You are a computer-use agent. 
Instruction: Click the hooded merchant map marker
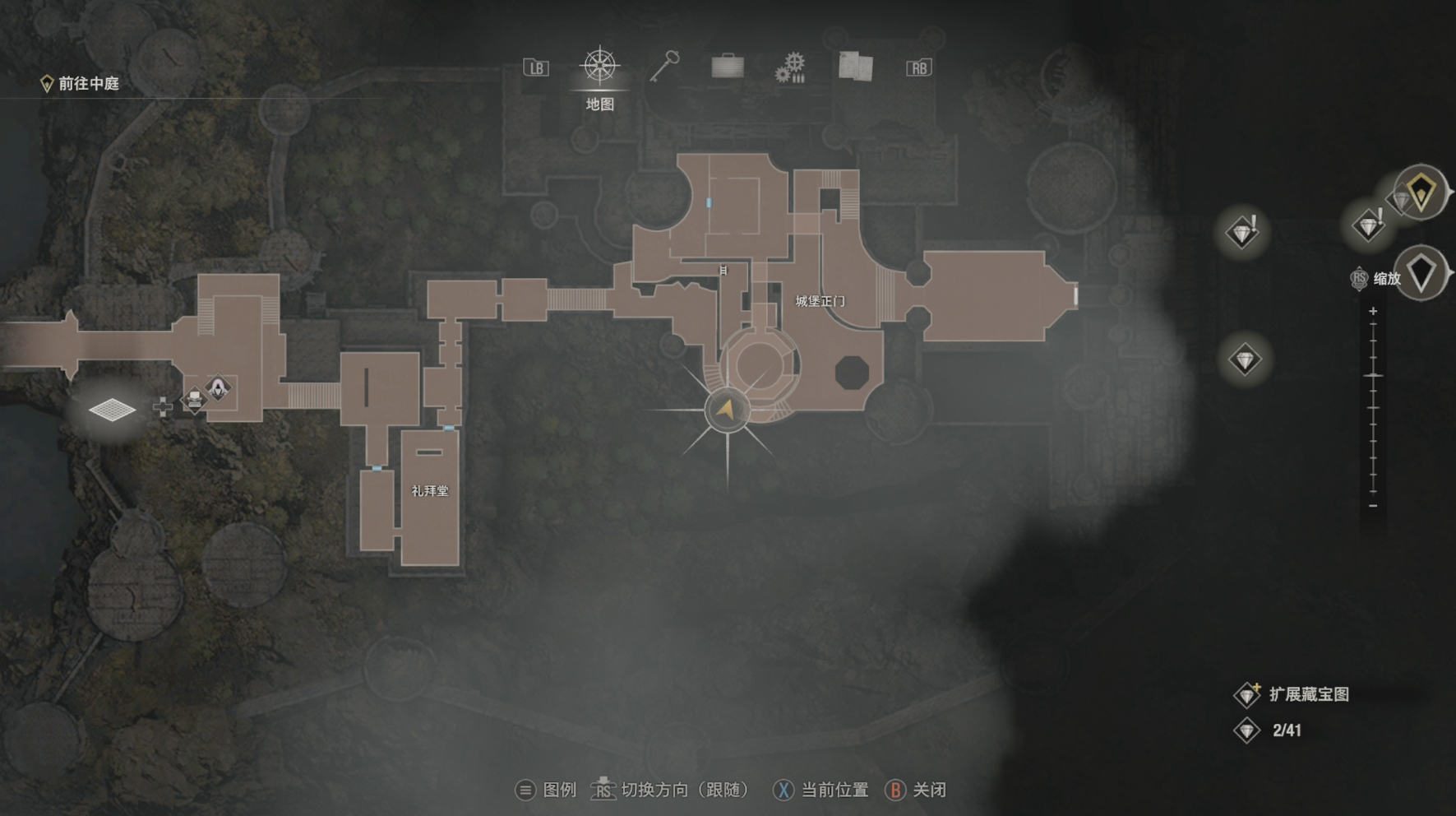pyautogui.click(x=219, y=387)
